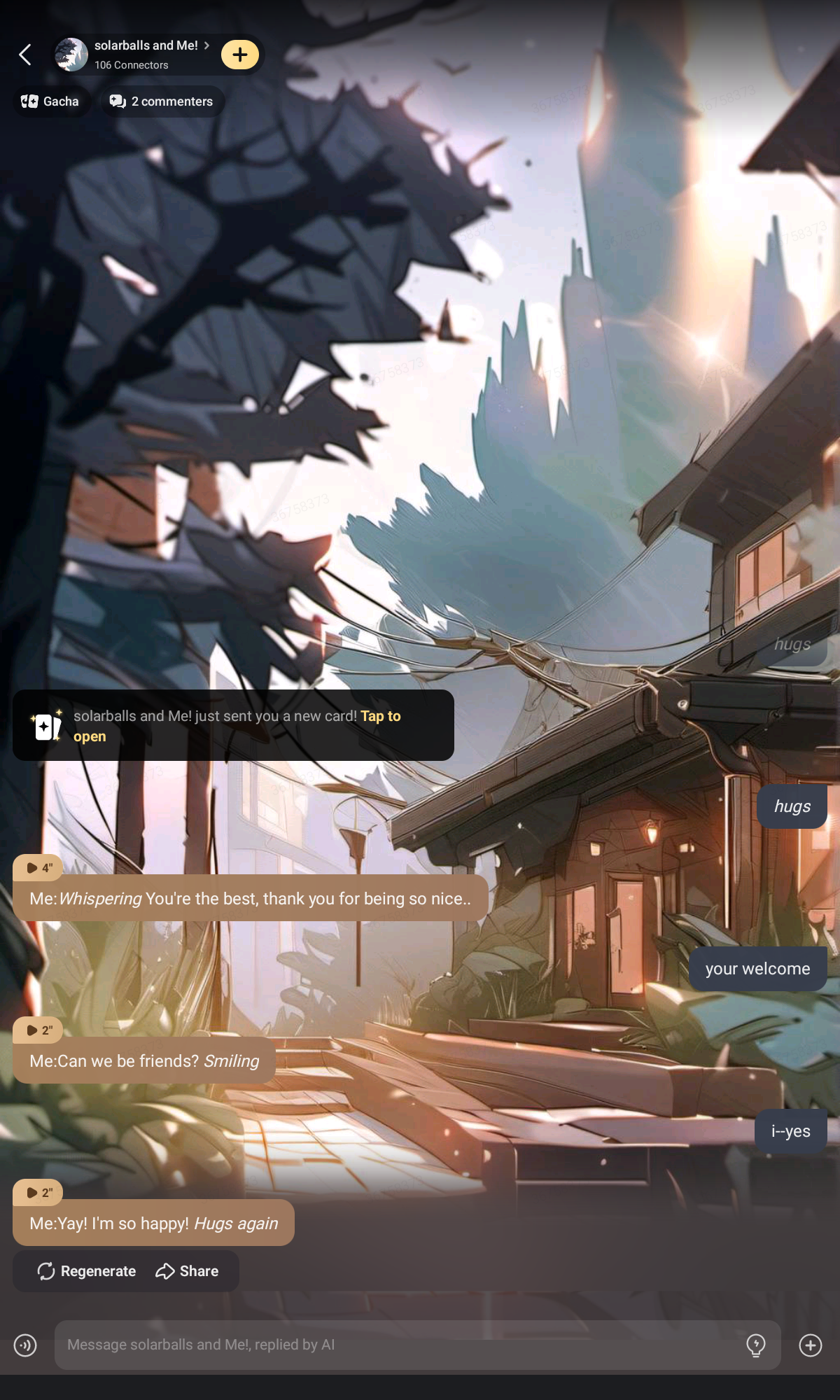This screenshot has height=1400, width=840.
Task: Play voice clip for 'Yay! I'm so happy!'
Action: point(38,1193)
